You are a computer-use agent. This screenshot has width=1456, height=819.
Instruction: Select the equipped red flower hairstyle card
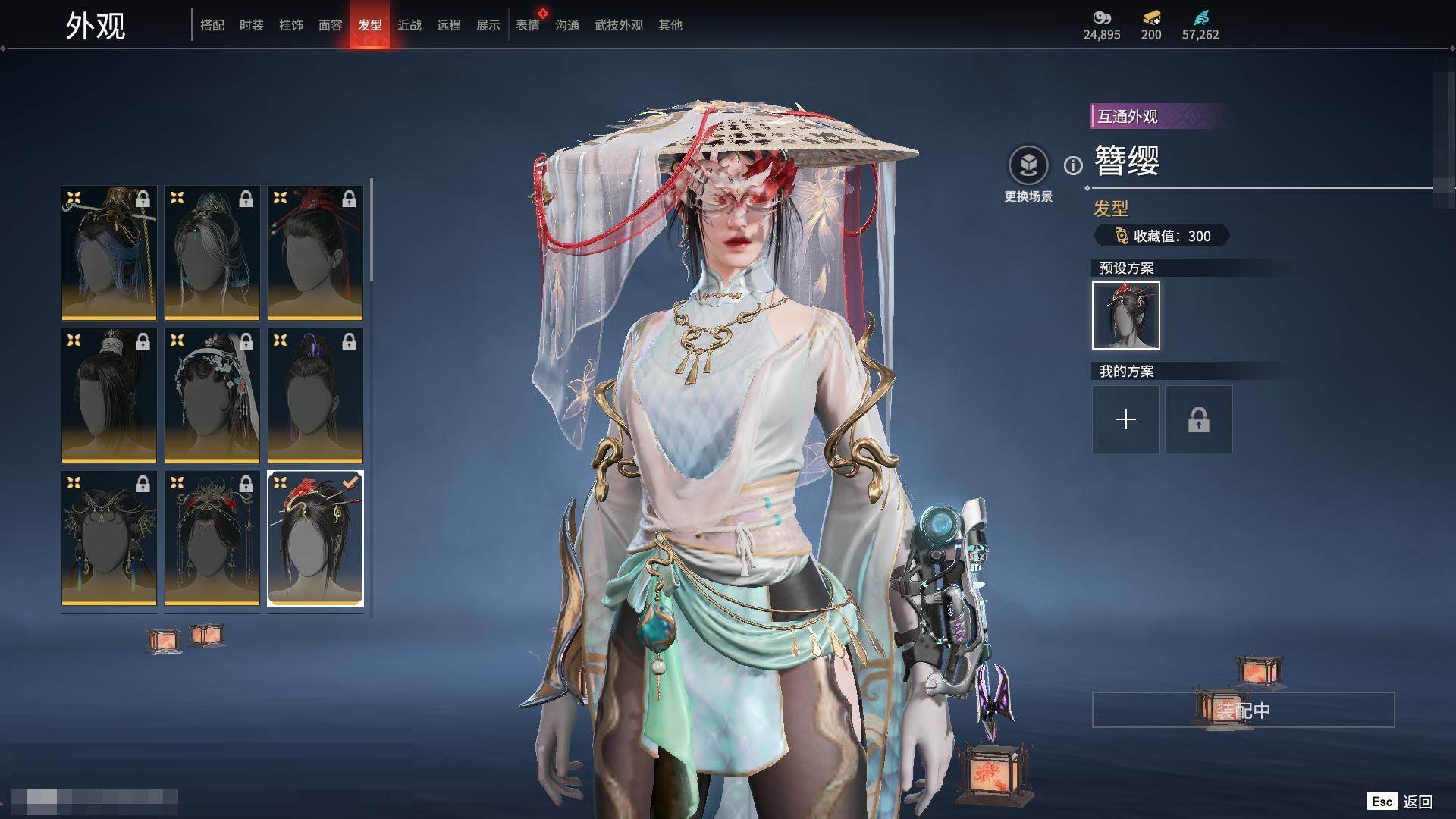(x=315, y=538)
